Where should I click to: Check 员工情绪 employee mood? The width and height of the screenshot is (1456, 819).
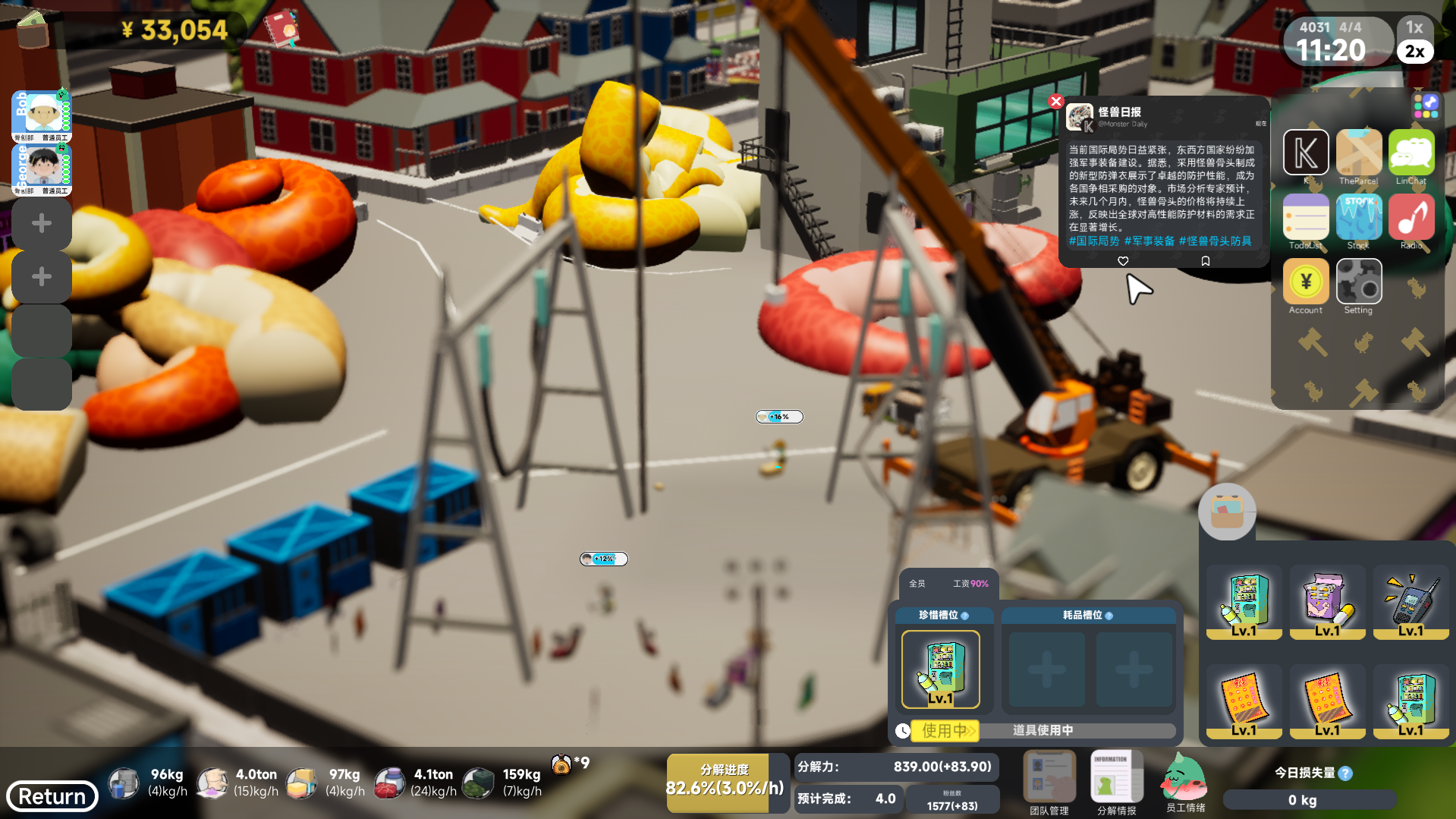click(1185, 778)
